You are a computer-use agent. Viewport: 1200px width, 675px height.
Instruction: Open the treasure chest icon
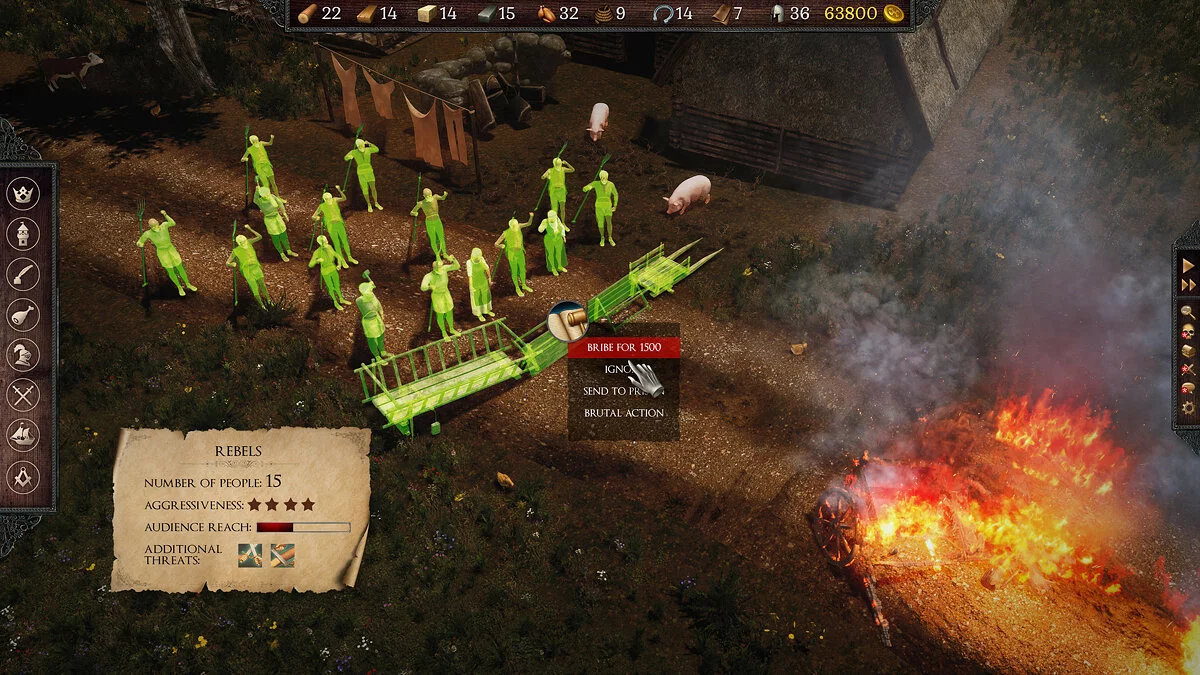tap(1188, 350)
